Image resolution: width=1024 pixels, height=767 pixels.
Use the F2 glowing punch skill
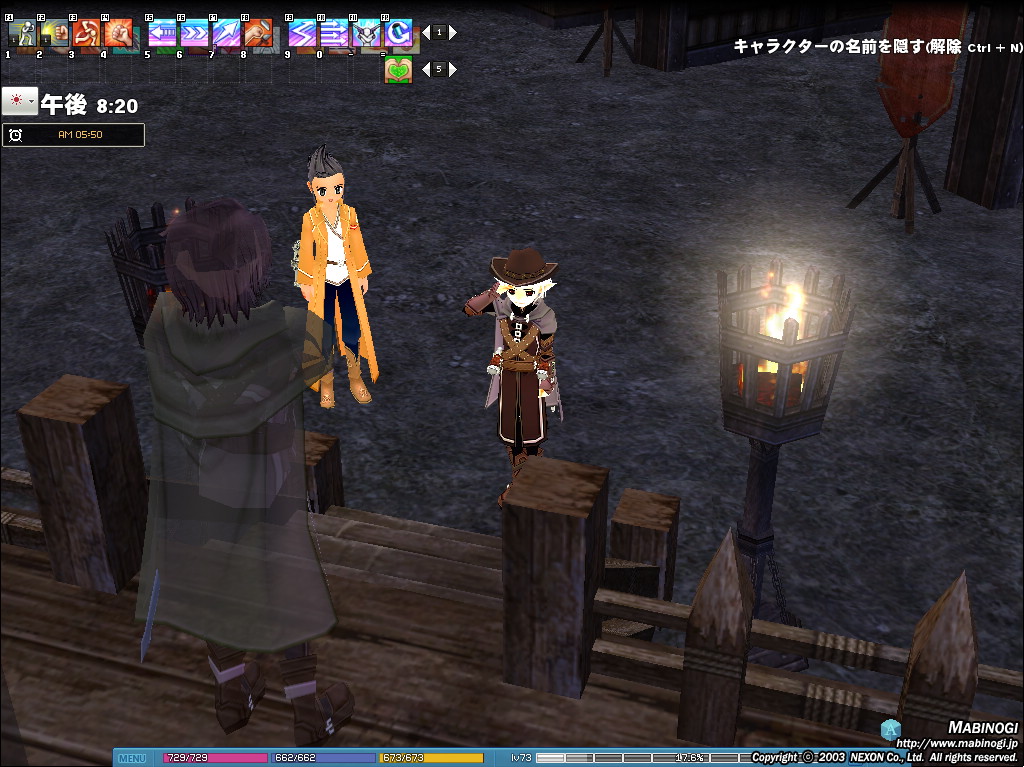pos(54,33)
